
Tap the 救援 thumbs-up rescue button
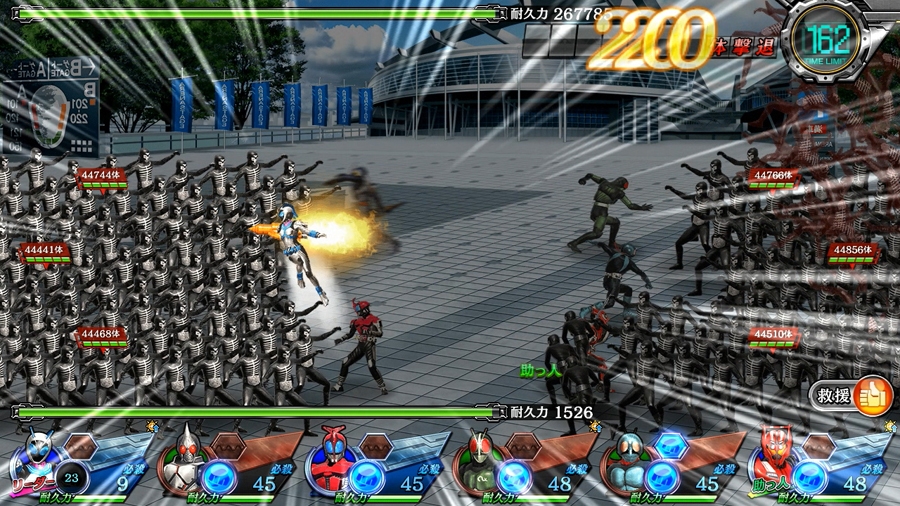point(872,395)
